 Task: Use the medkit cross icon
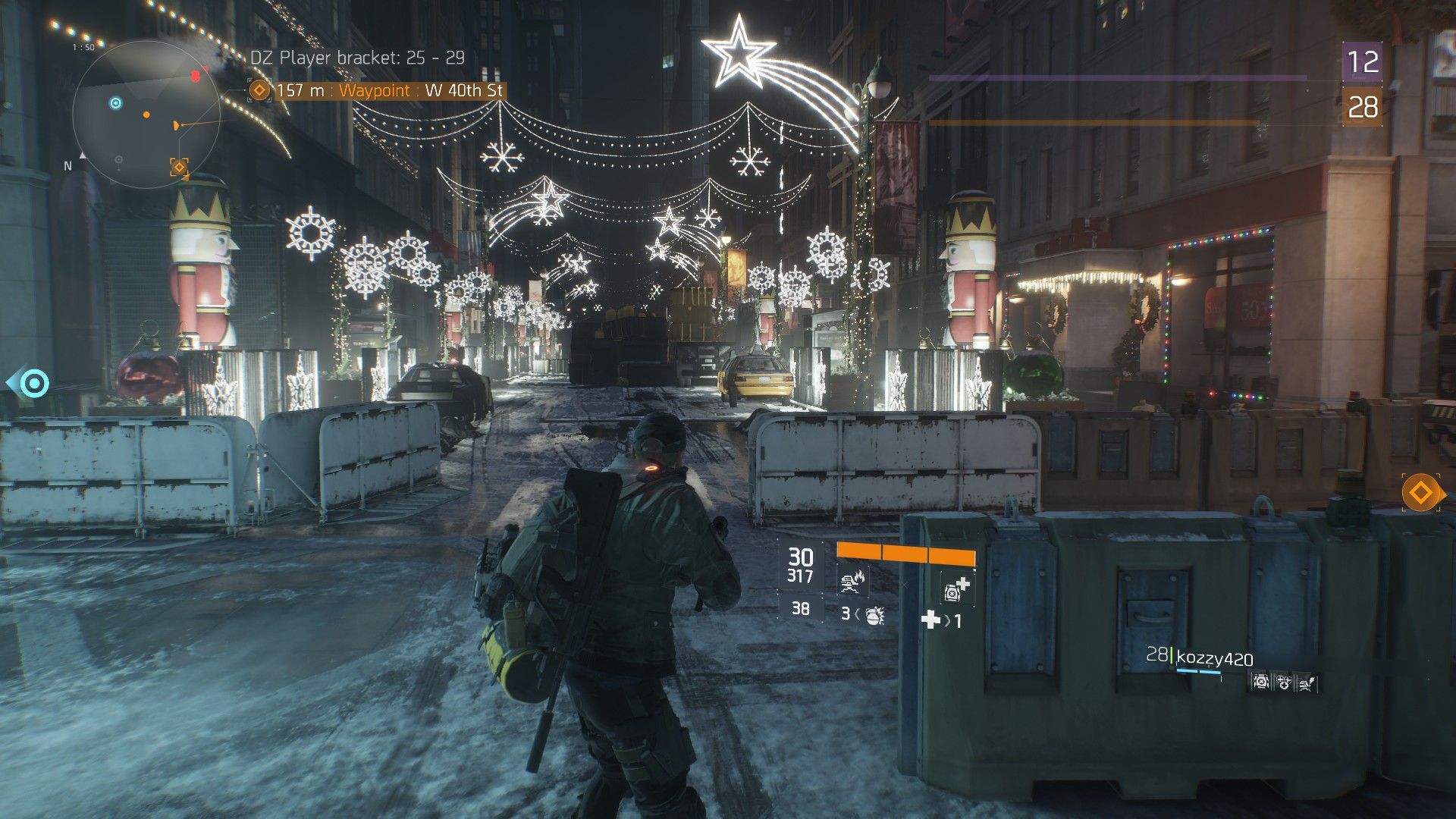tap(930, 620)
